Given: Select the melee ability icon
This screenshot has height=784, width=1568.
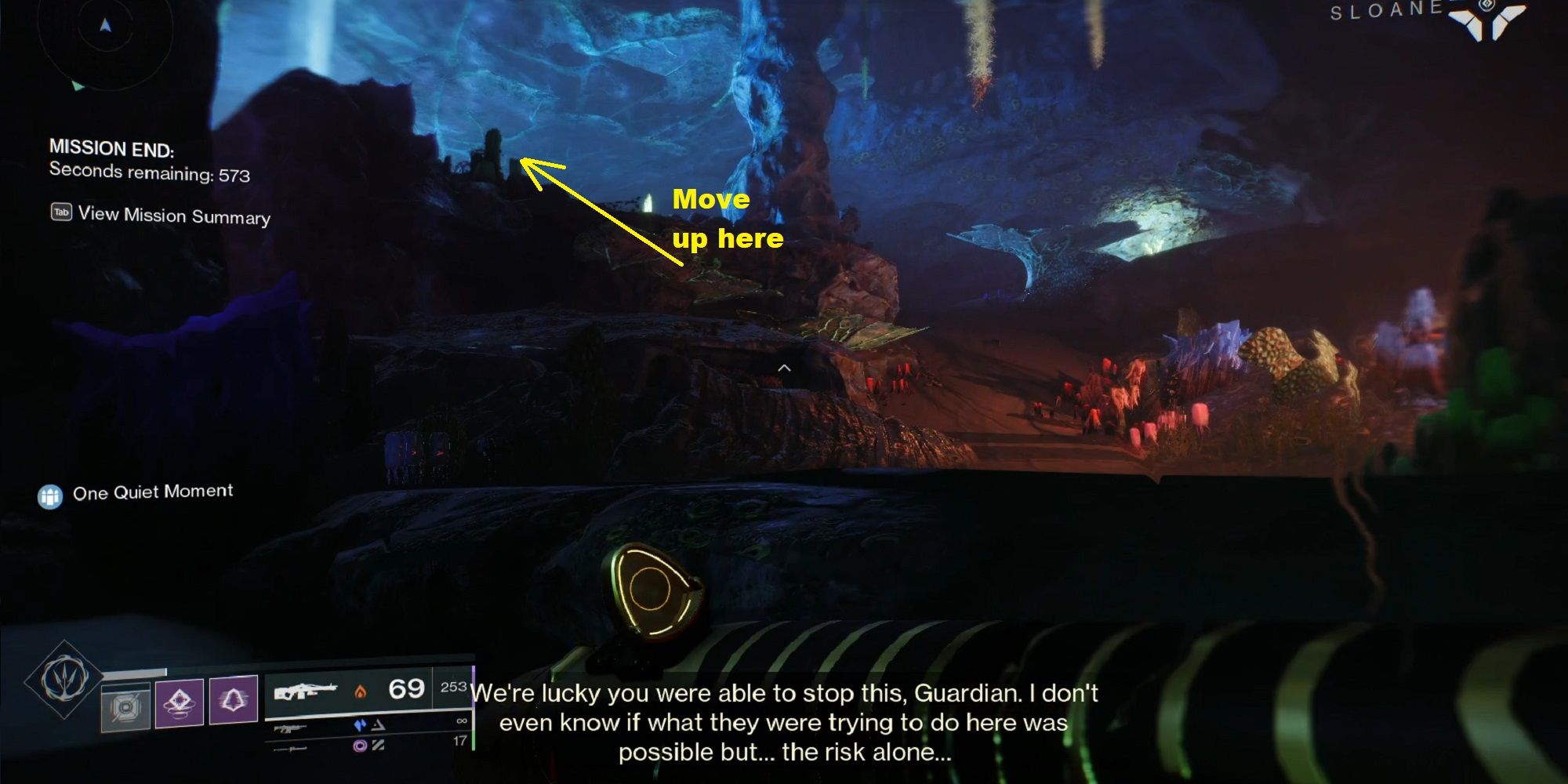Looking at the screenshot, I should 233,700.
